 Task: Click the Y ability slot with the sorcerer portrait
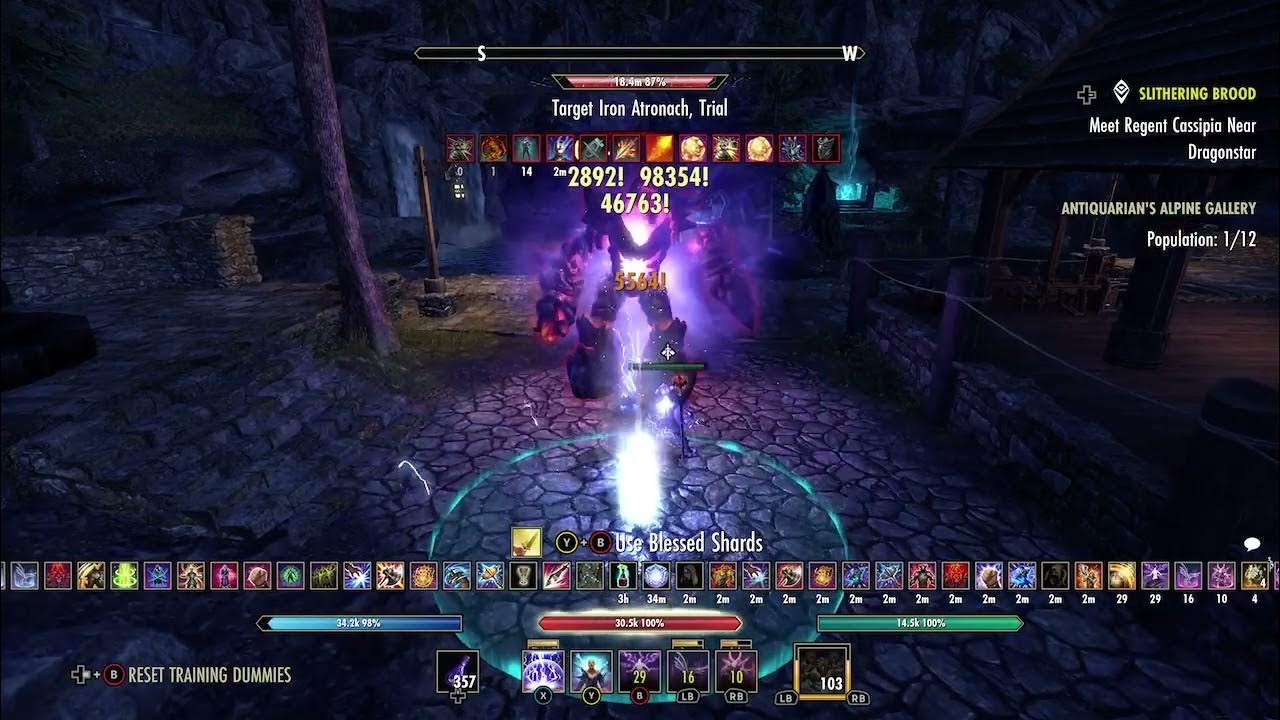pos(592,668)
